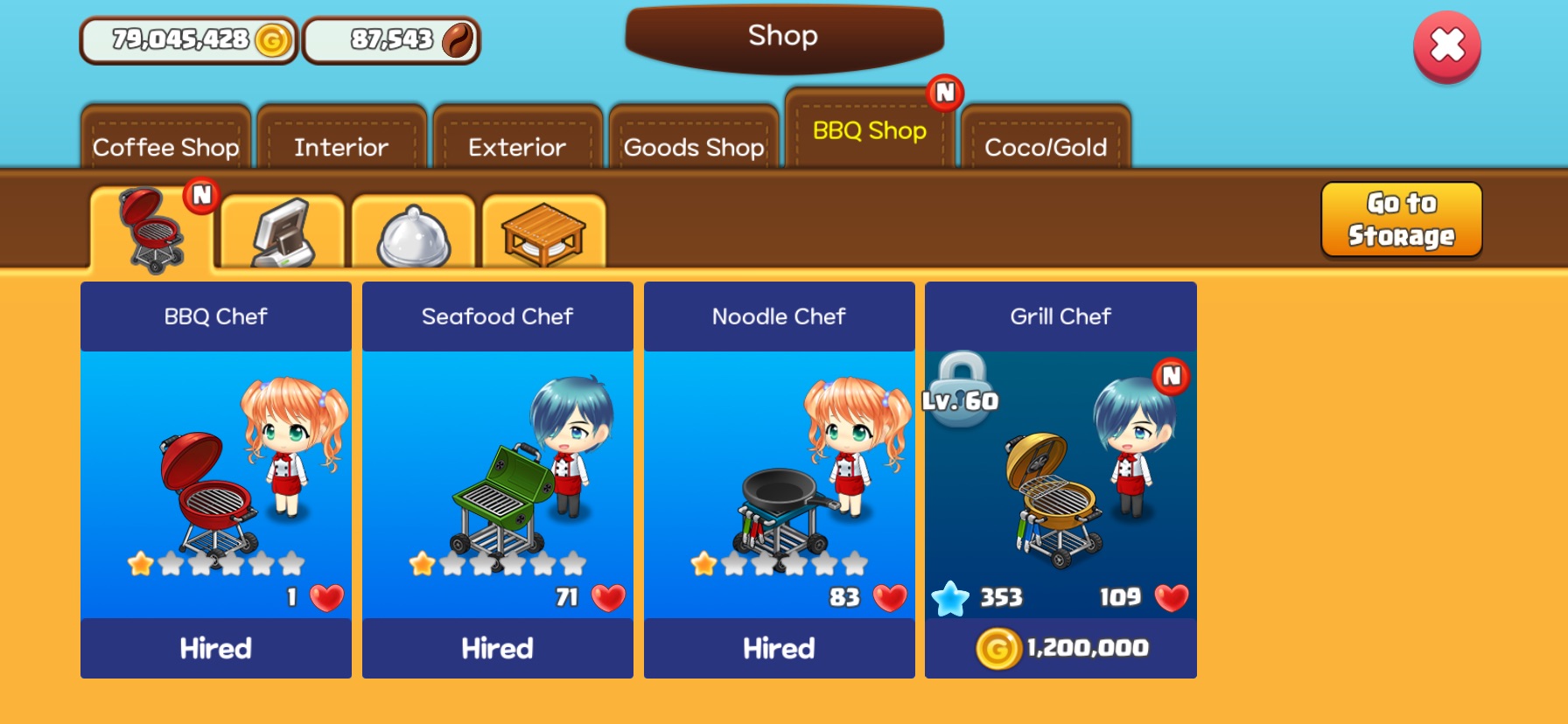Image resolution: width=1568 pixels, height=724 pixels.
Task: Open the silver cloche category
Action: pos(413,233)
